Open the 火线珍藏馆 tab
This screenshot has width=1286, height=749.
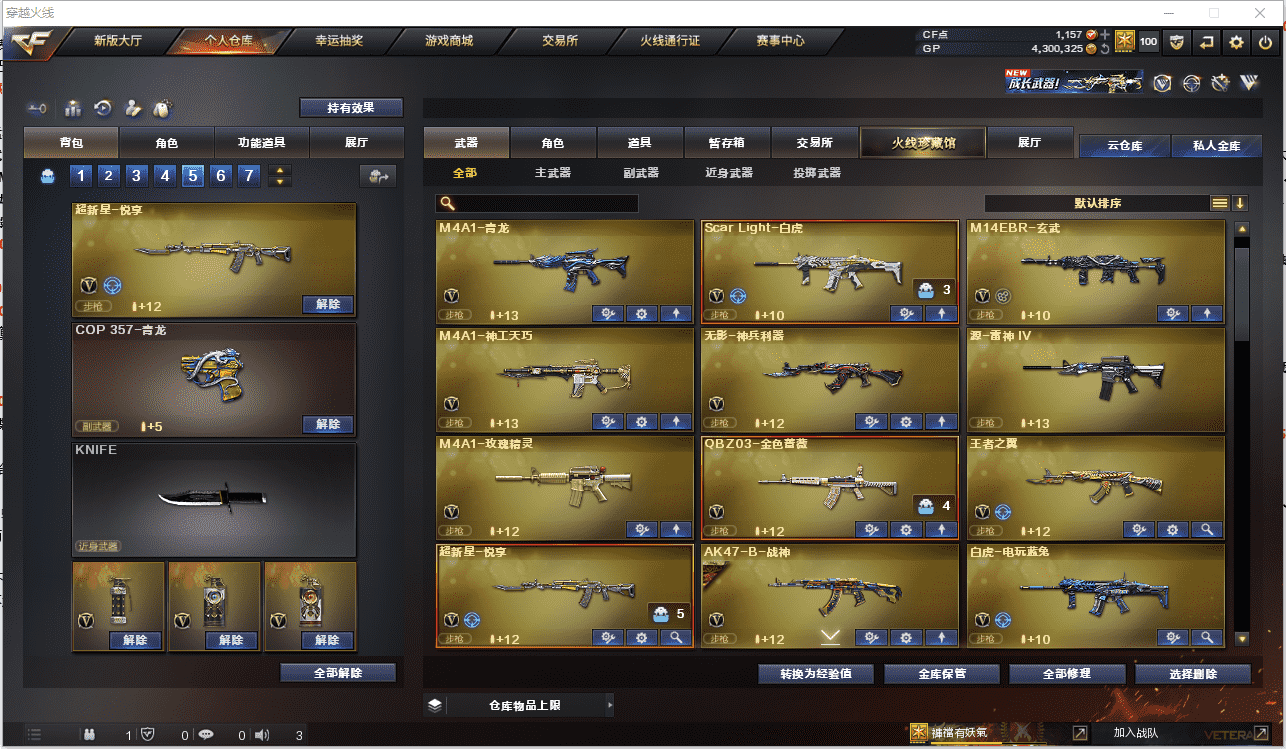point(923,143)
